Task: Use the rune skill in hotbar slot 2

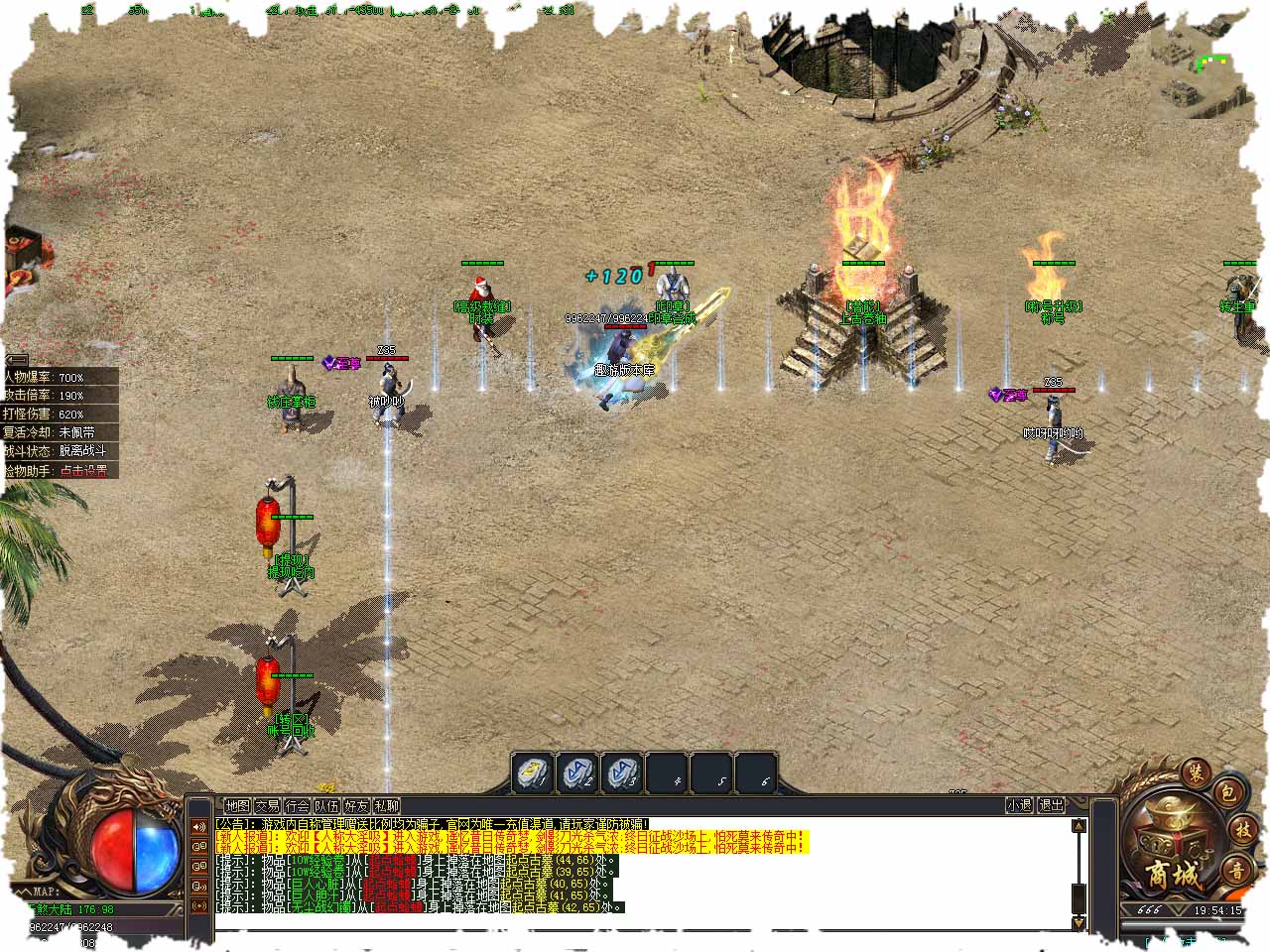Action: click(x=577, y=773)
